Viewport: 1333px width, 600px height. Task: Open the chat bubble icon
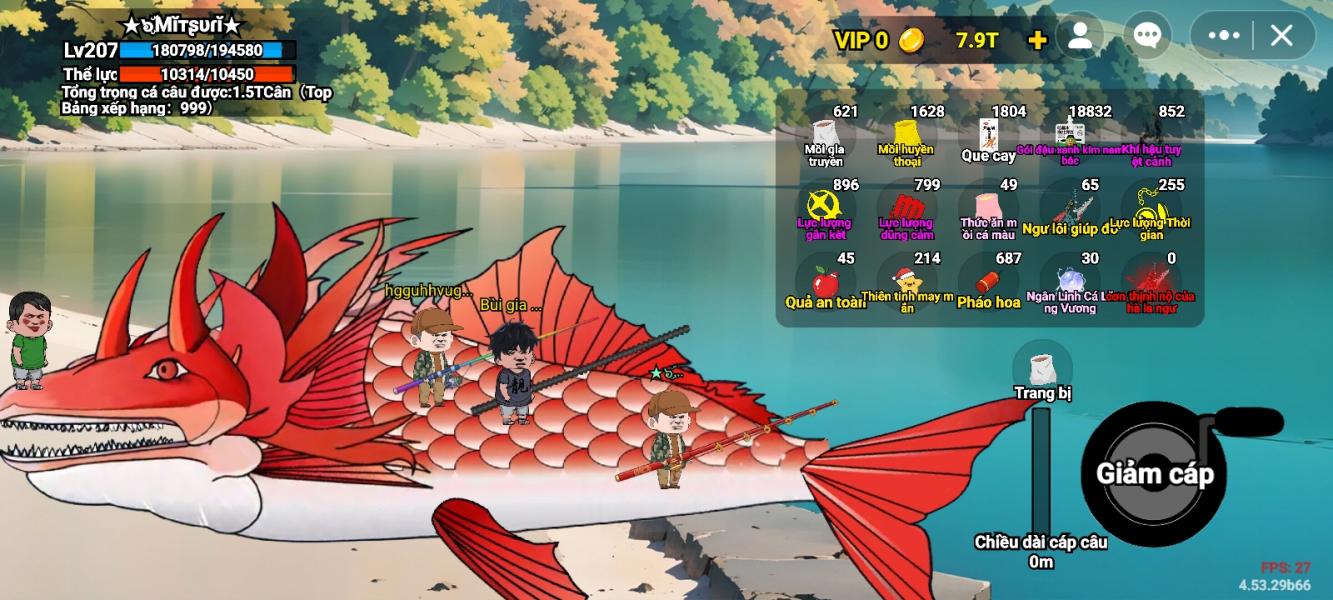pyautogui.click(x=1147, y=37)
